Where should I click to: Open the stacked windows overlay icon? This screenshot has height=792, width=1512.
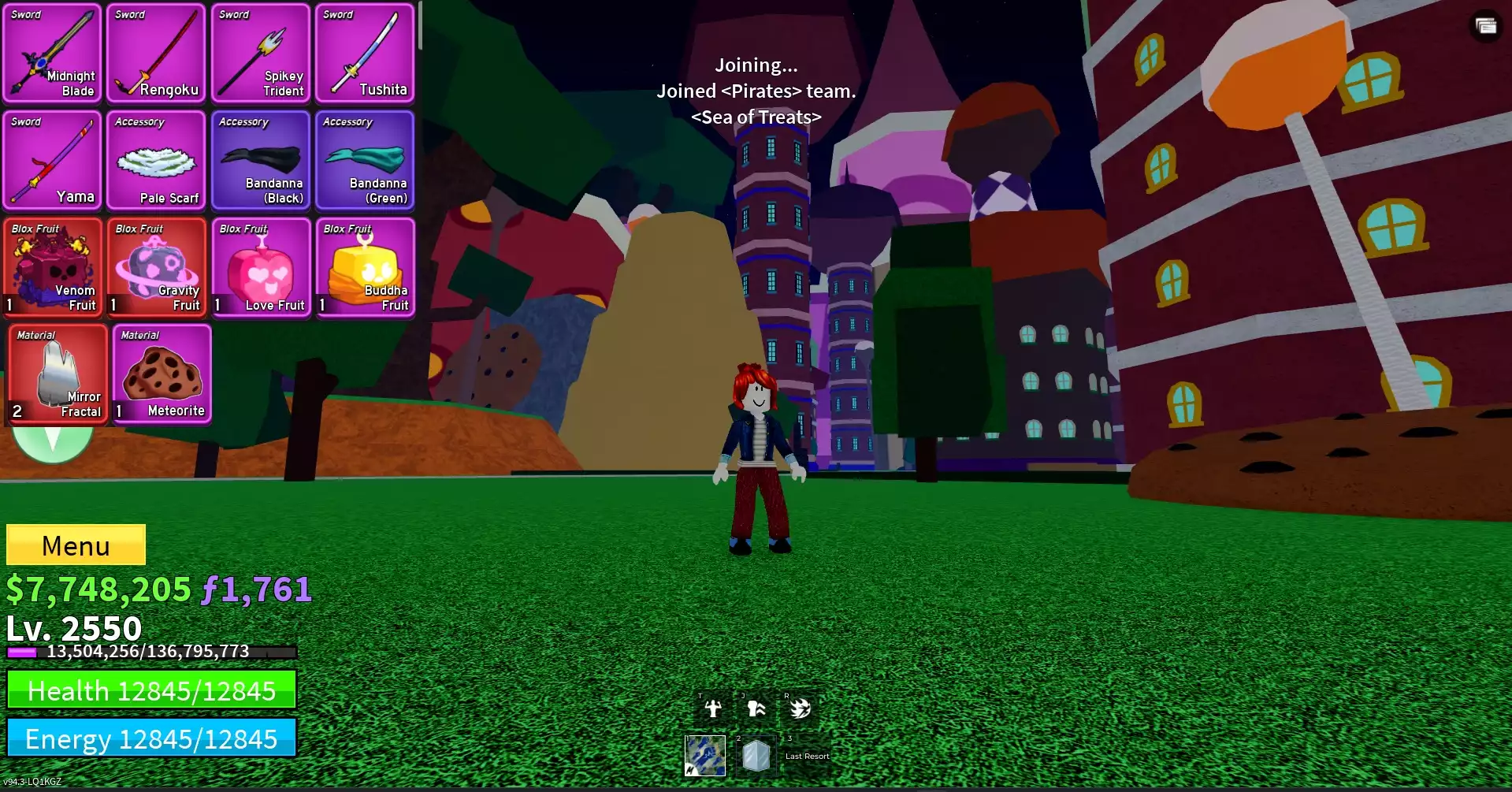click(x=1486, y=26)
